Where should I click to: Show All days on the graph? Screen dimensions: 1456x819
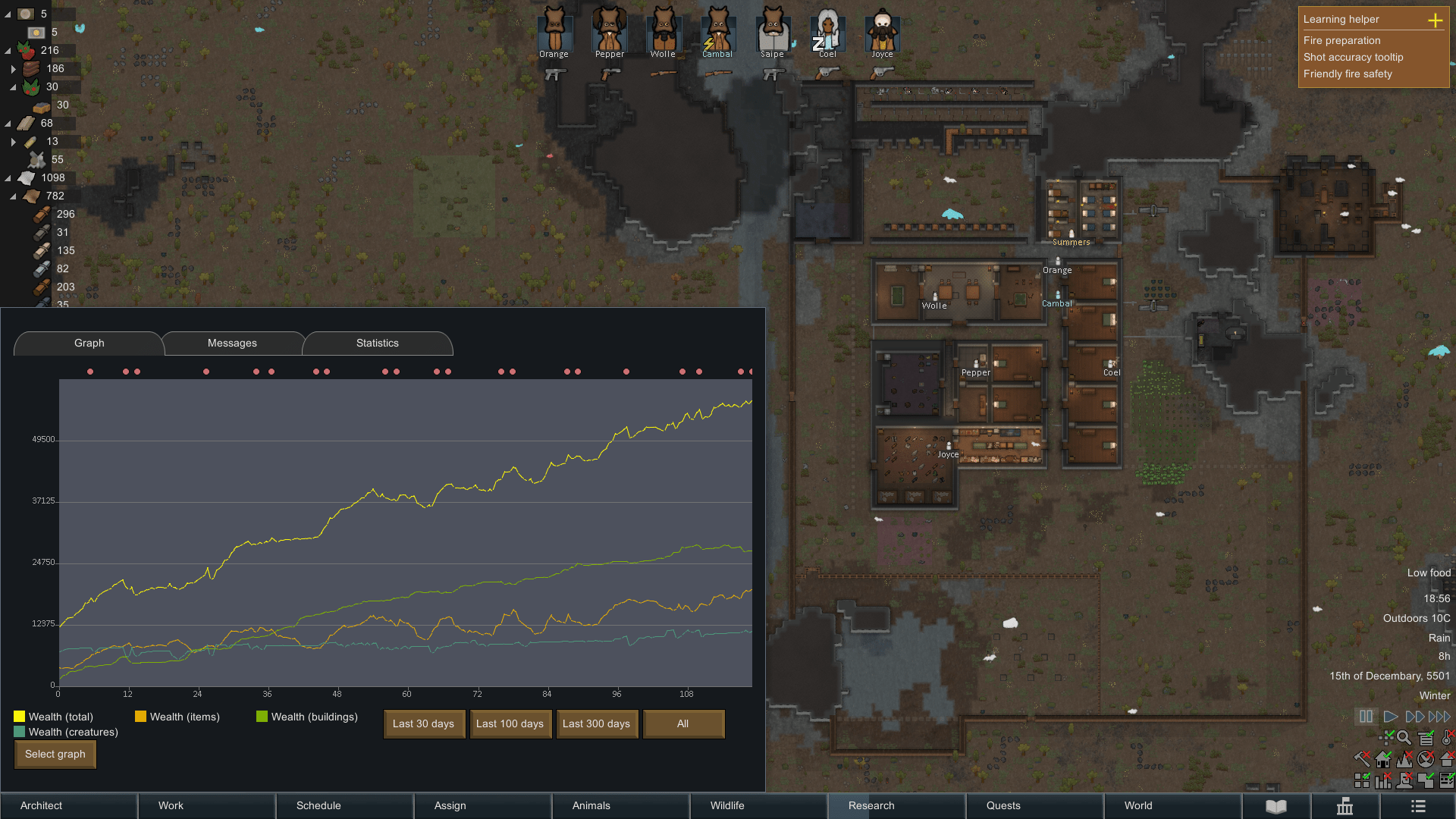(682, 723)
